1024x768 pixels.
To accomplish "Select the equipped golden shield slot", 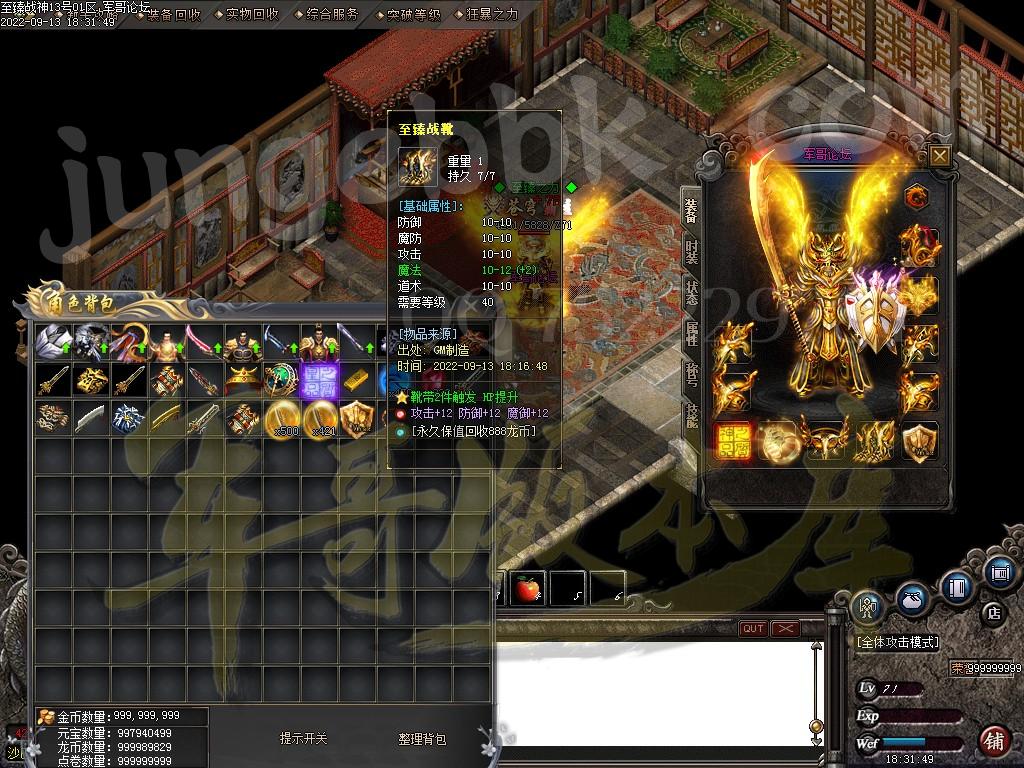I will pos(920,440).
